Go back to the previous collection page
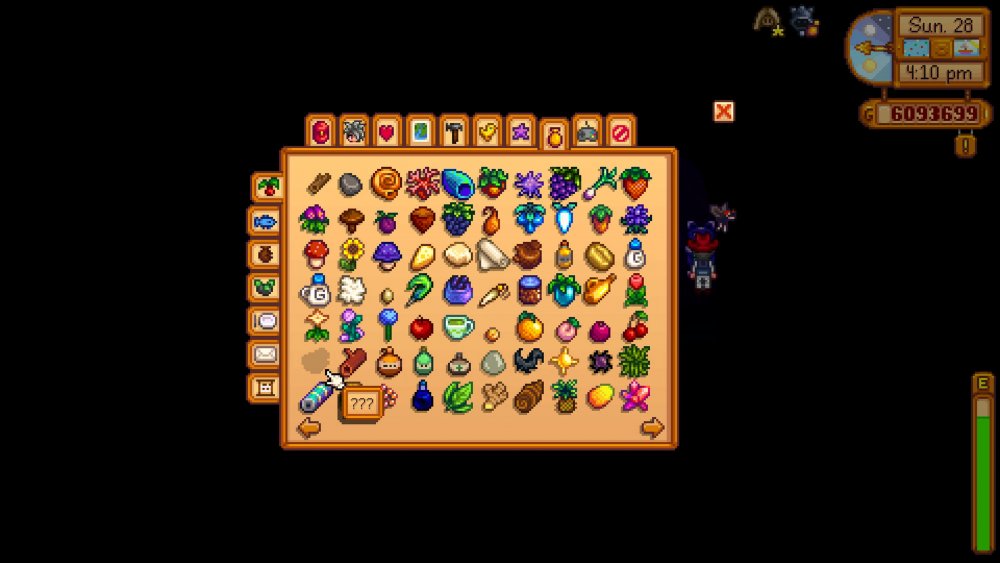Viewport: 1000px width, 563px height. tap(309, 428)
